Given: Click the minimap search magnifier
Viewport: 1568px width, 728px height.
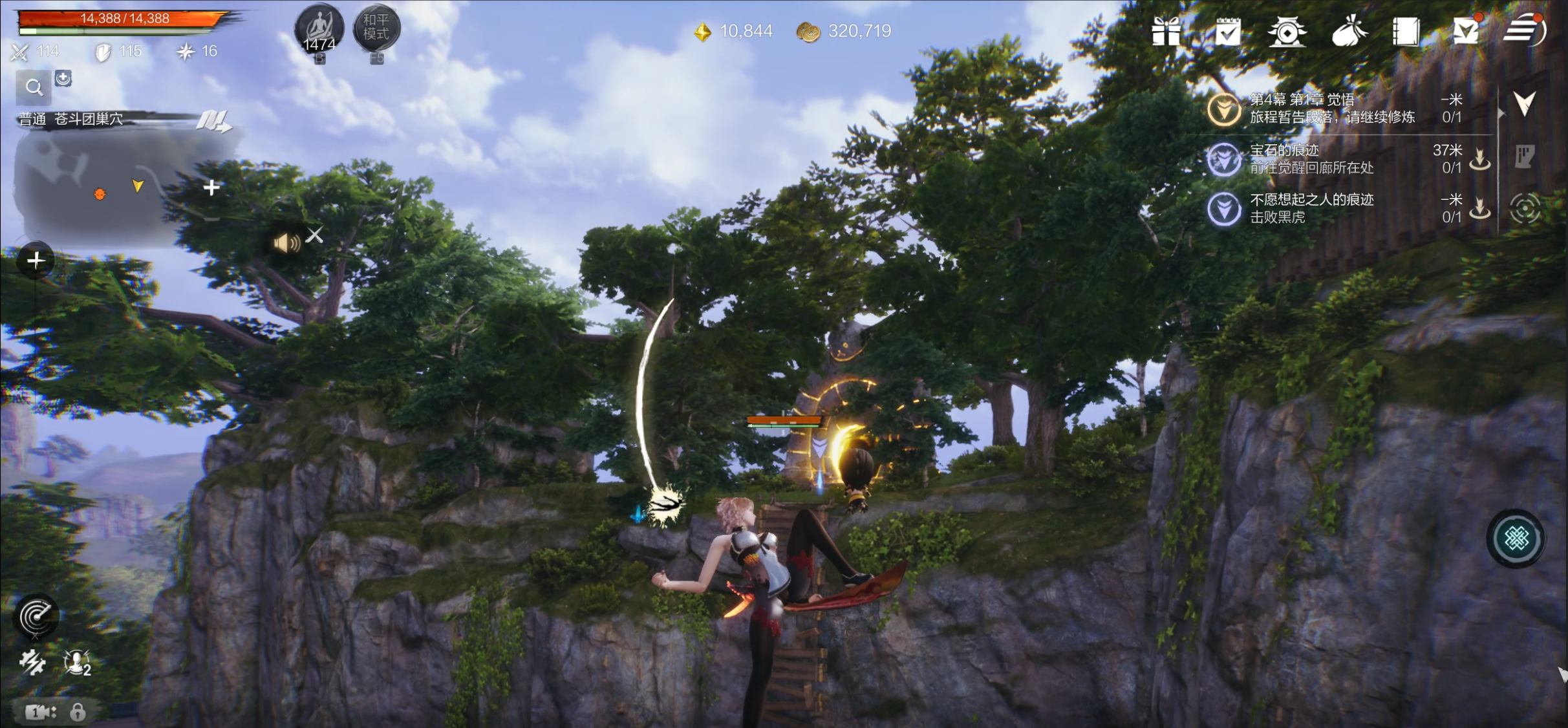Looking at the screenshot, I should (x=34, y=87).
